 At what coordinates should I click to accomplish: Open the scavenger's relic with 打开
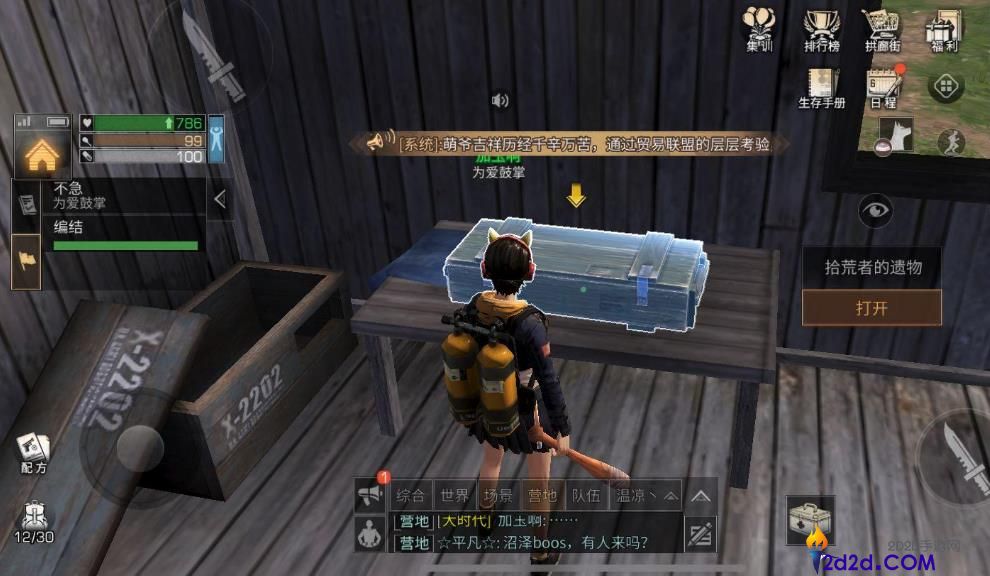tap(871, 308)
